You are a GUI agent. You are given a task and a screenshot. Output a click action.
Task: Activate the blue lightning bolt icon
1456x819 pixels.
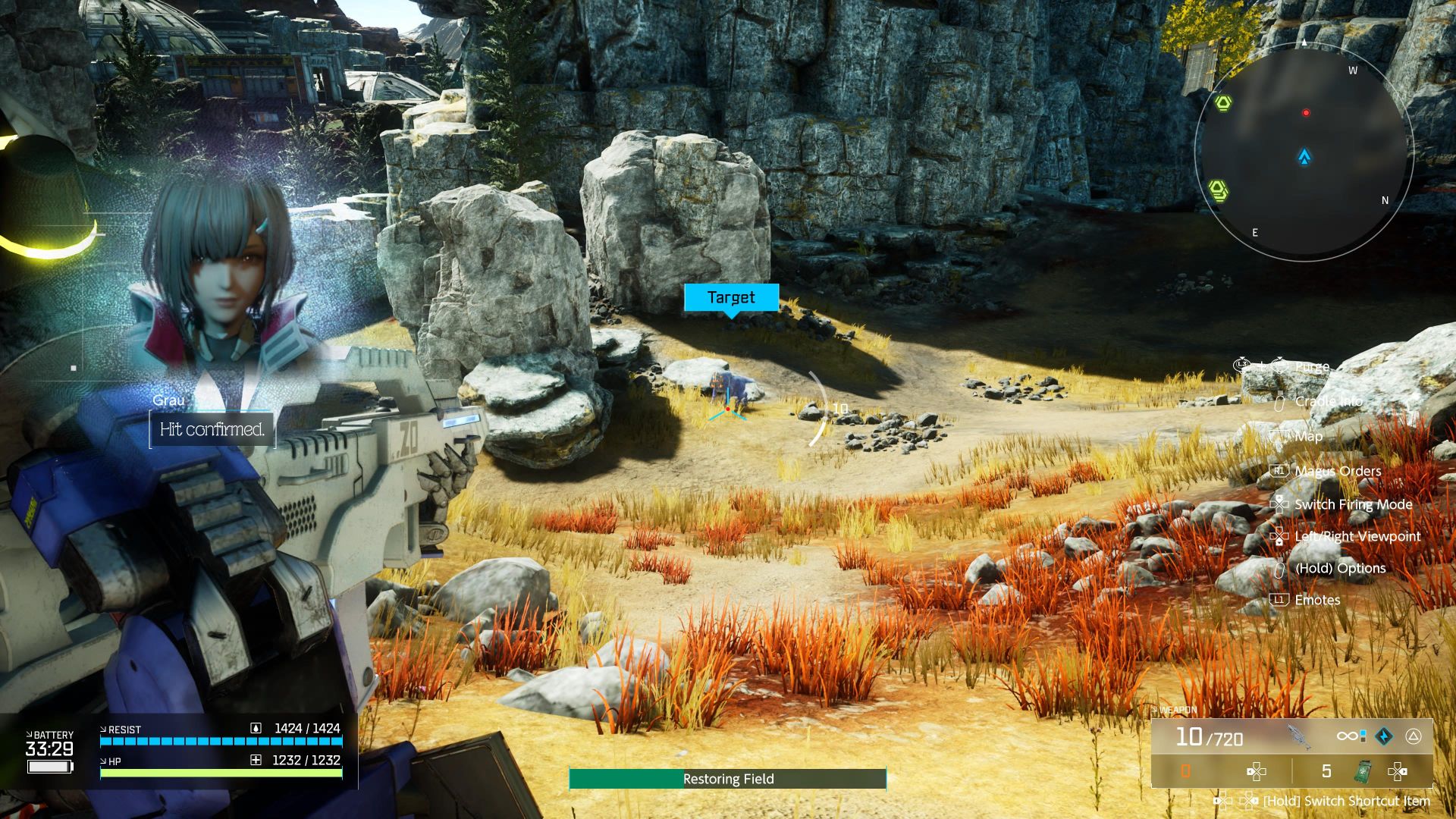[x=1384, y=736]
